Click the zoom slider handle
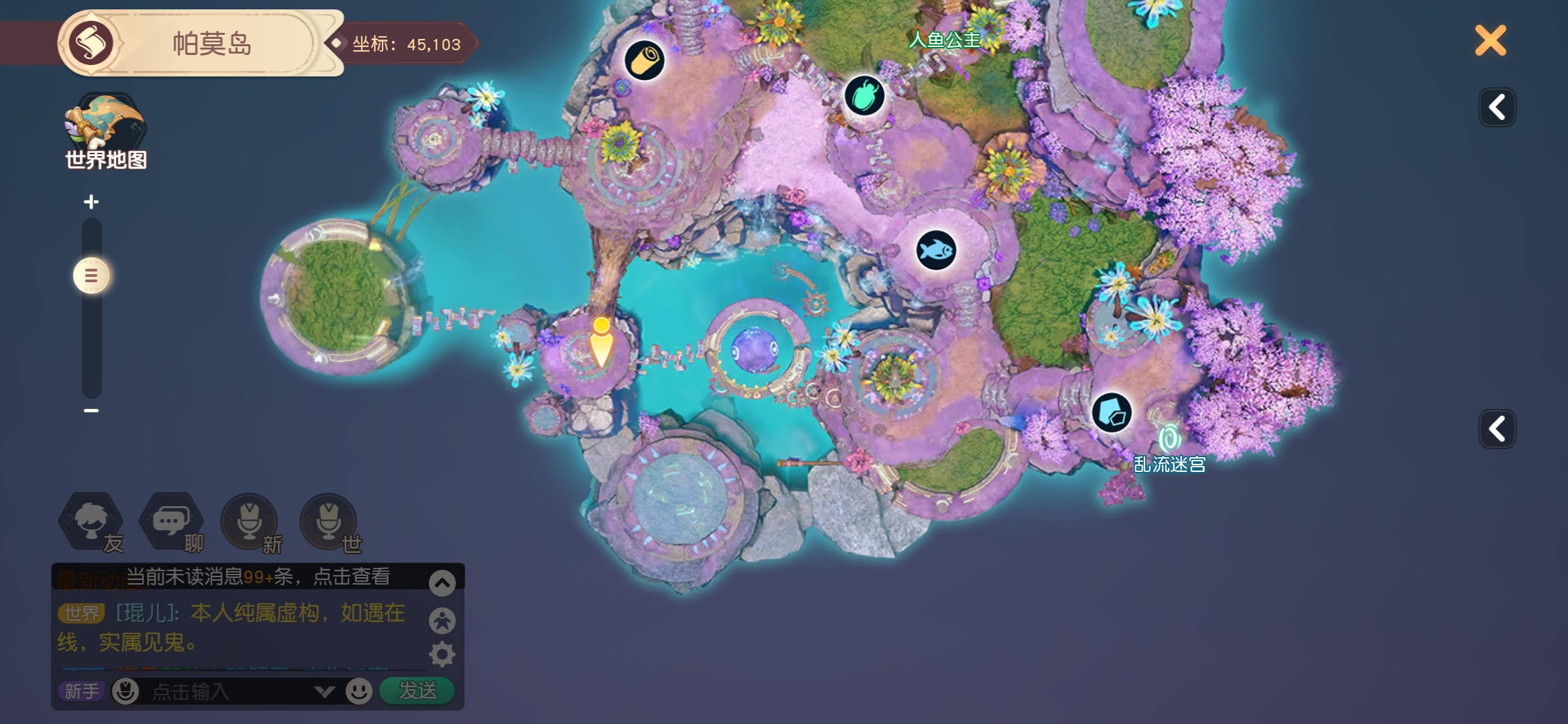This screenshot has height=724, width=1568. point(91,276)
